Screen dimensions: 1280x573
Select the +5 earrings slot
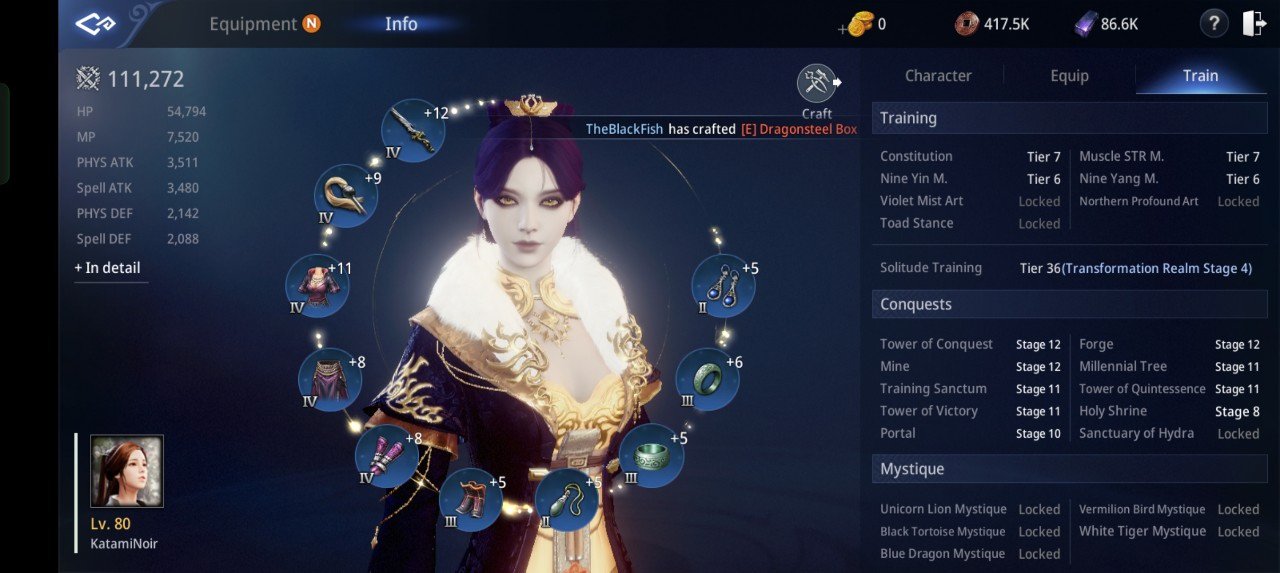723,285
